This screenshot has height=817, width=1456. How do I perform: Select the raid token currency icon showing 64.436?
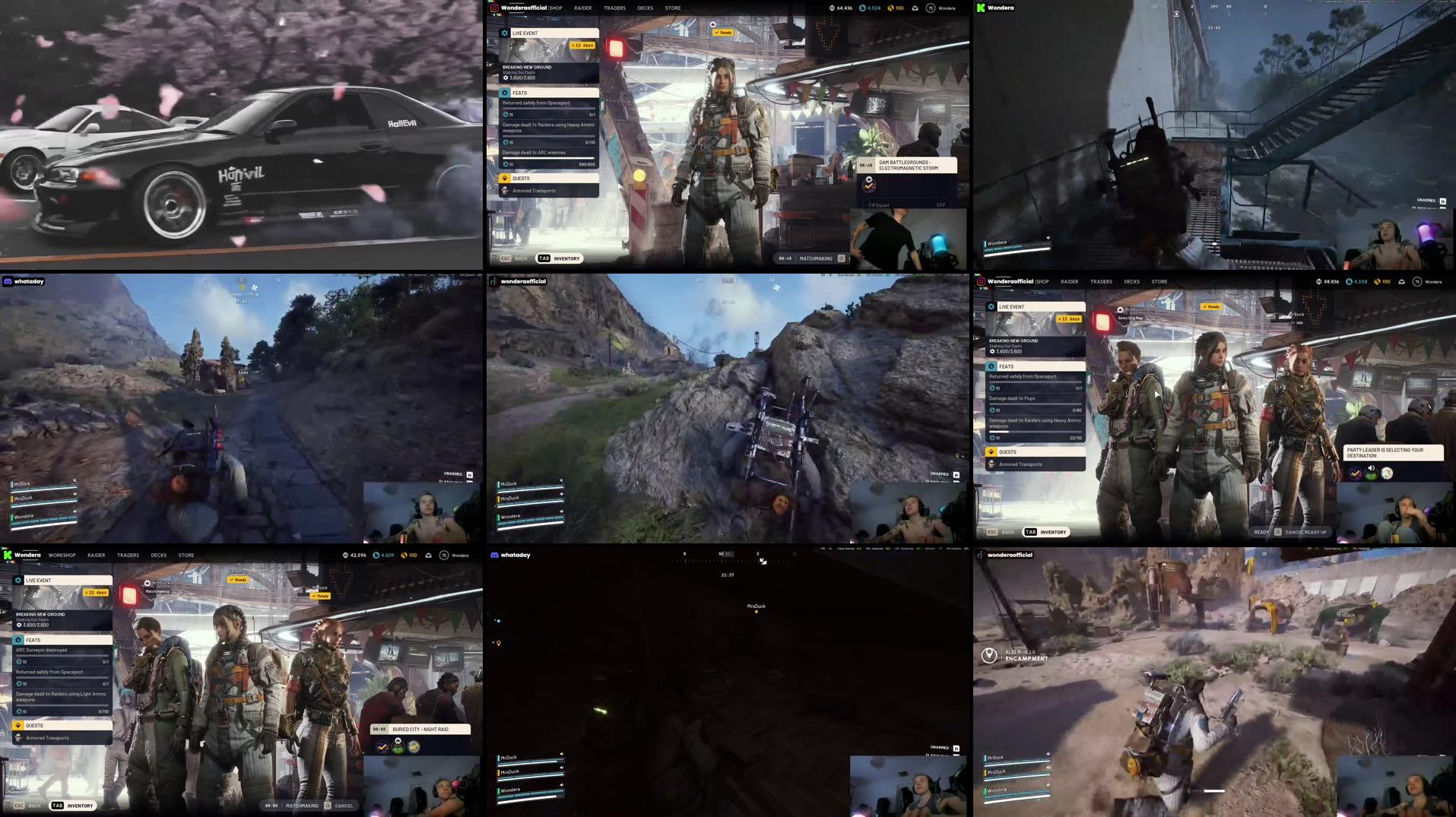tap(831, 8)
